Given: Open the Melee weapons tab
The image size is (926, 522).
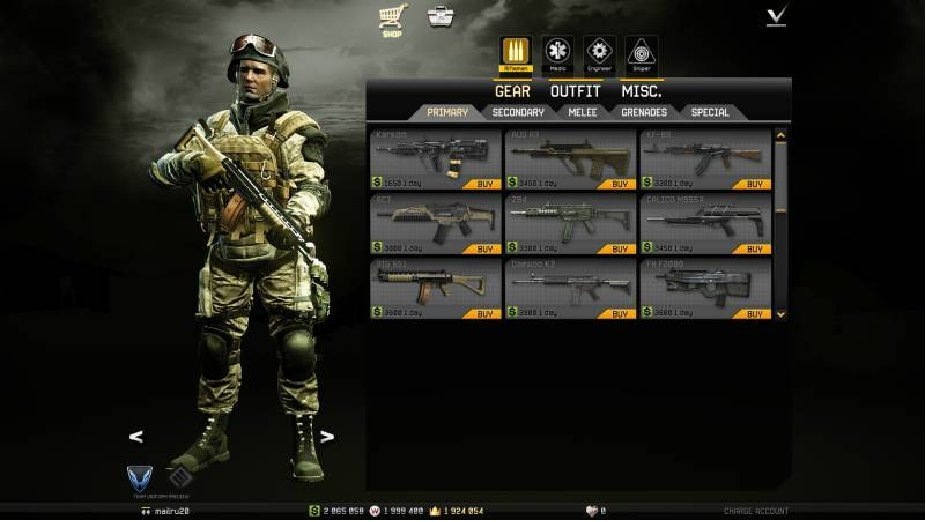Looking at the screenshot, I should click(x=582, y=113).
